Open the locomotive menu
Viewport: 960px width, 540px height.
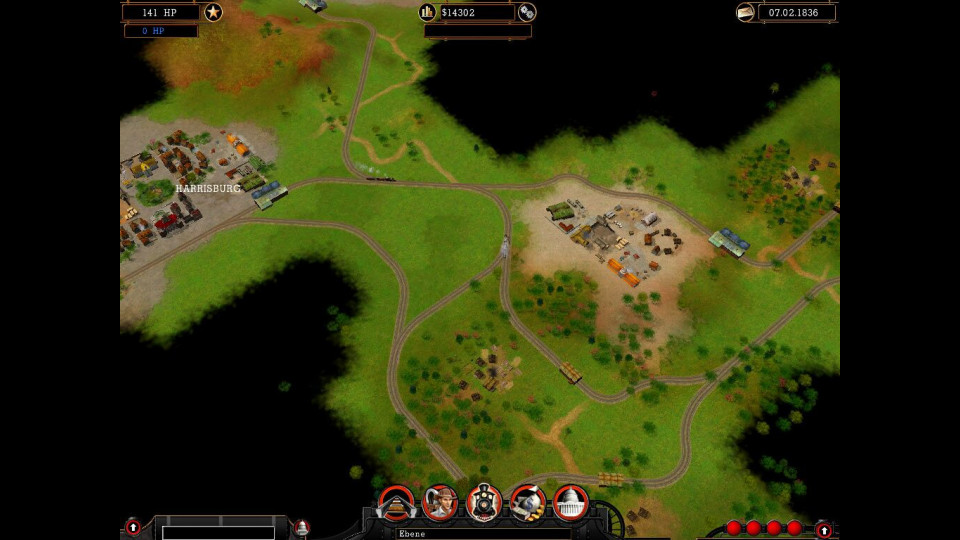pos(484,503)
